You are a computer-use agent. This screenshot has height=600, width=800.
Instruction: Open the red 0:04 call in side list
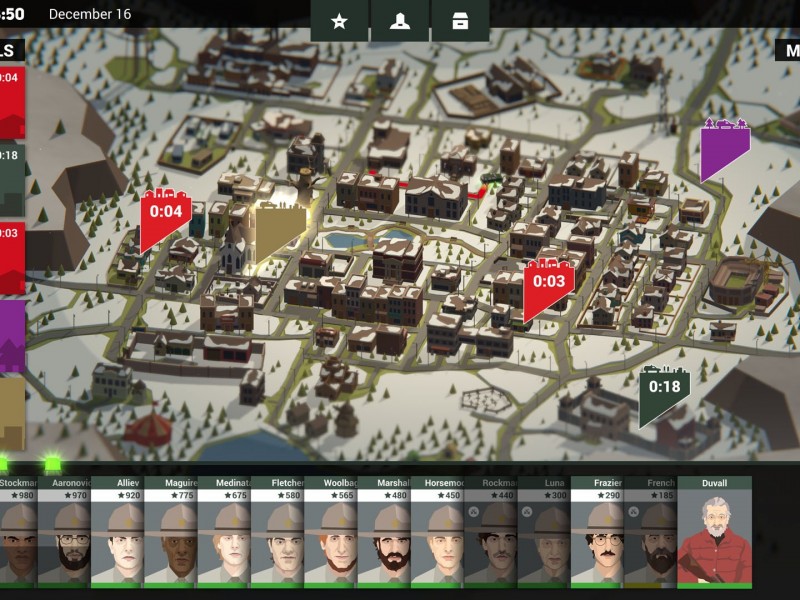(x=11, y=100)
